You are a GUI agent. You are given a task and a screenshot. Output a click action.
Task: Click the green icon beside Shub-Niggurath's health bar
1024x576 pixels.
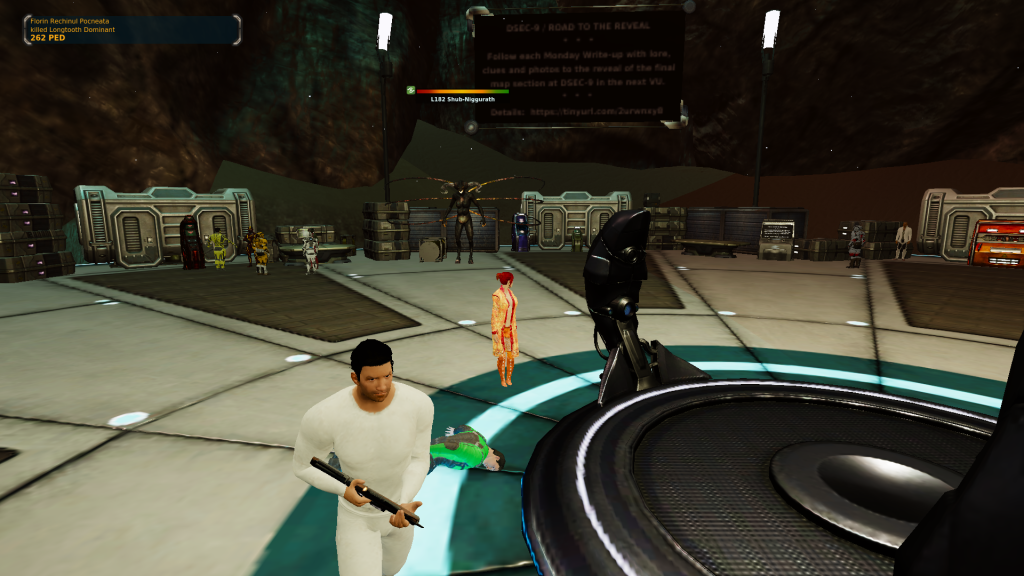pyautogui.click(x=411, y=90)
